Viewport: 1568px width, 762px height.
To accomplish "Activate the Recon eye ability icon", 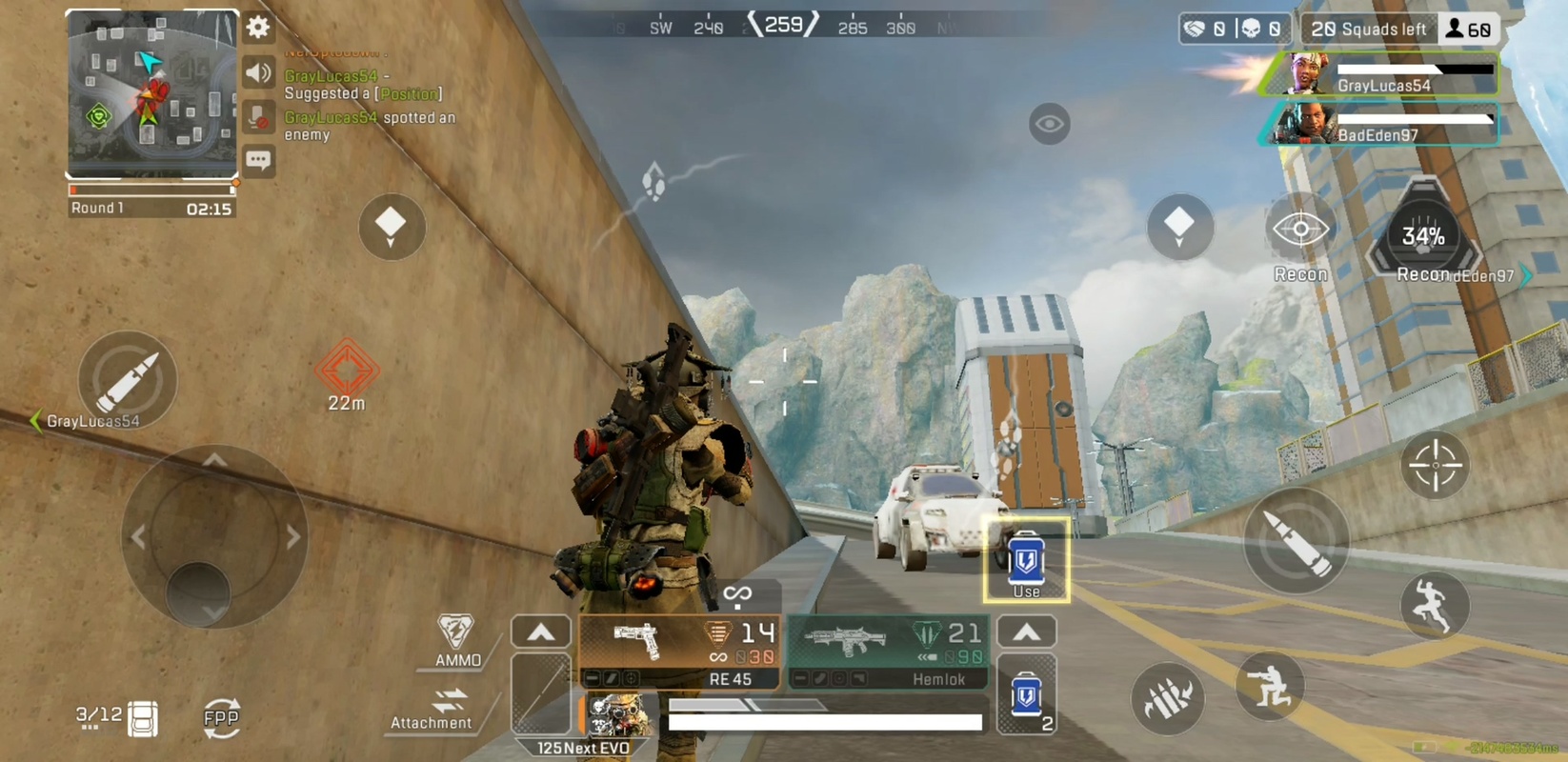I will tap(1299, 229).
